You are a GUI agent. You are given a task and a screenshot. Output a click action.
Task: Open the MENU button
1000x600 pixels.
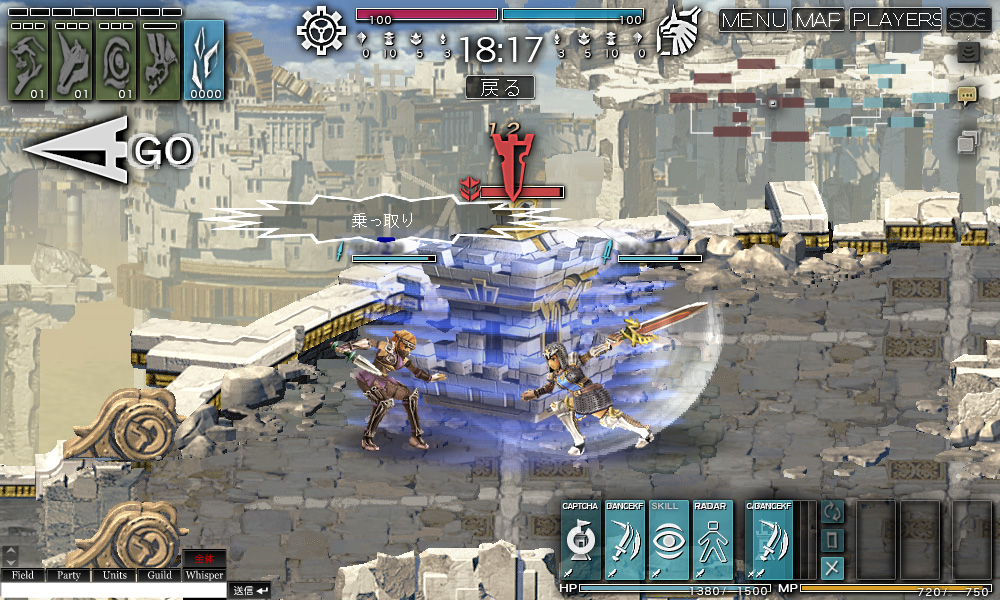pos(753,20)
